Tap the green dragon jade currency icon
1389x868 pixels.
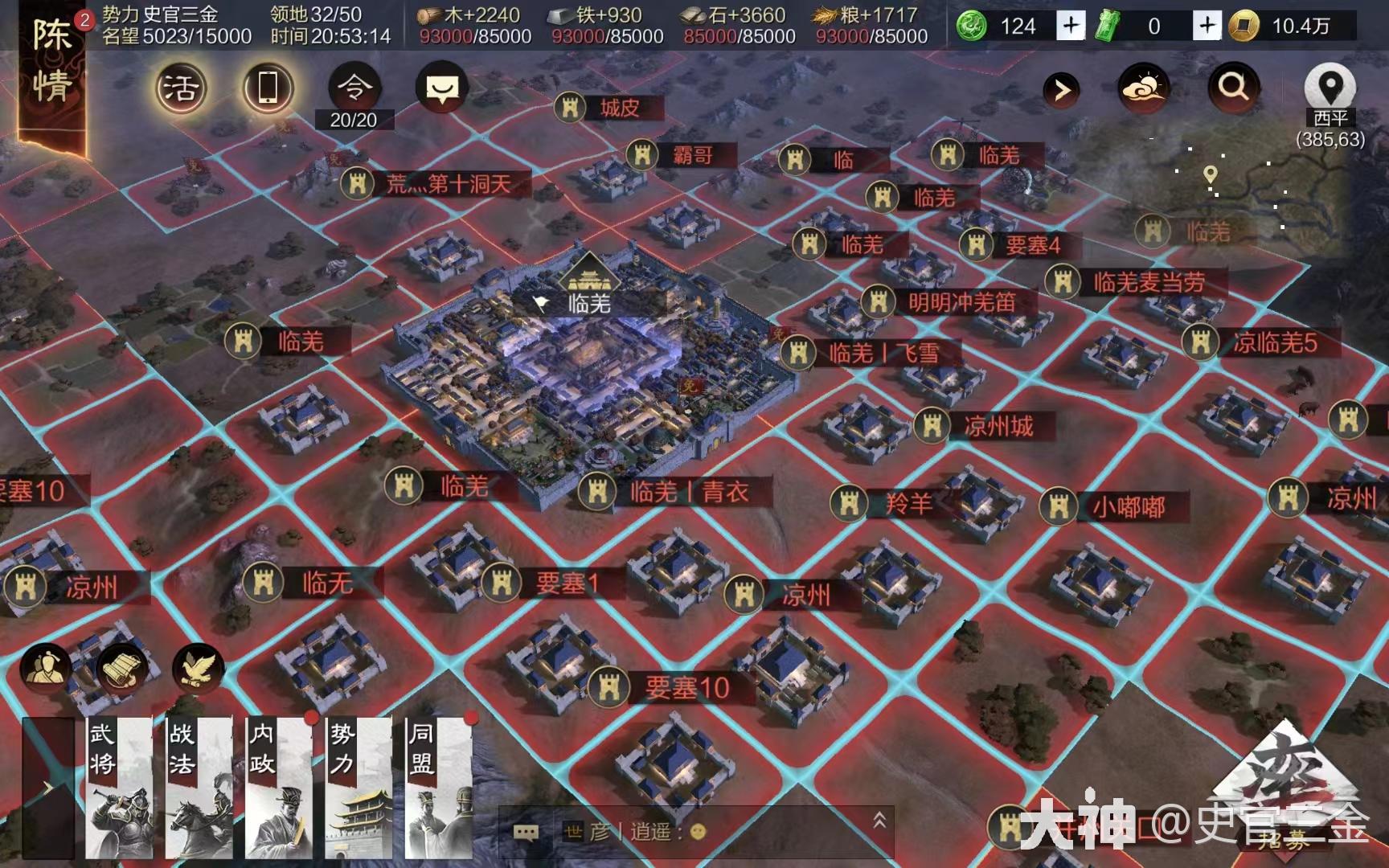tap(972, 27)
